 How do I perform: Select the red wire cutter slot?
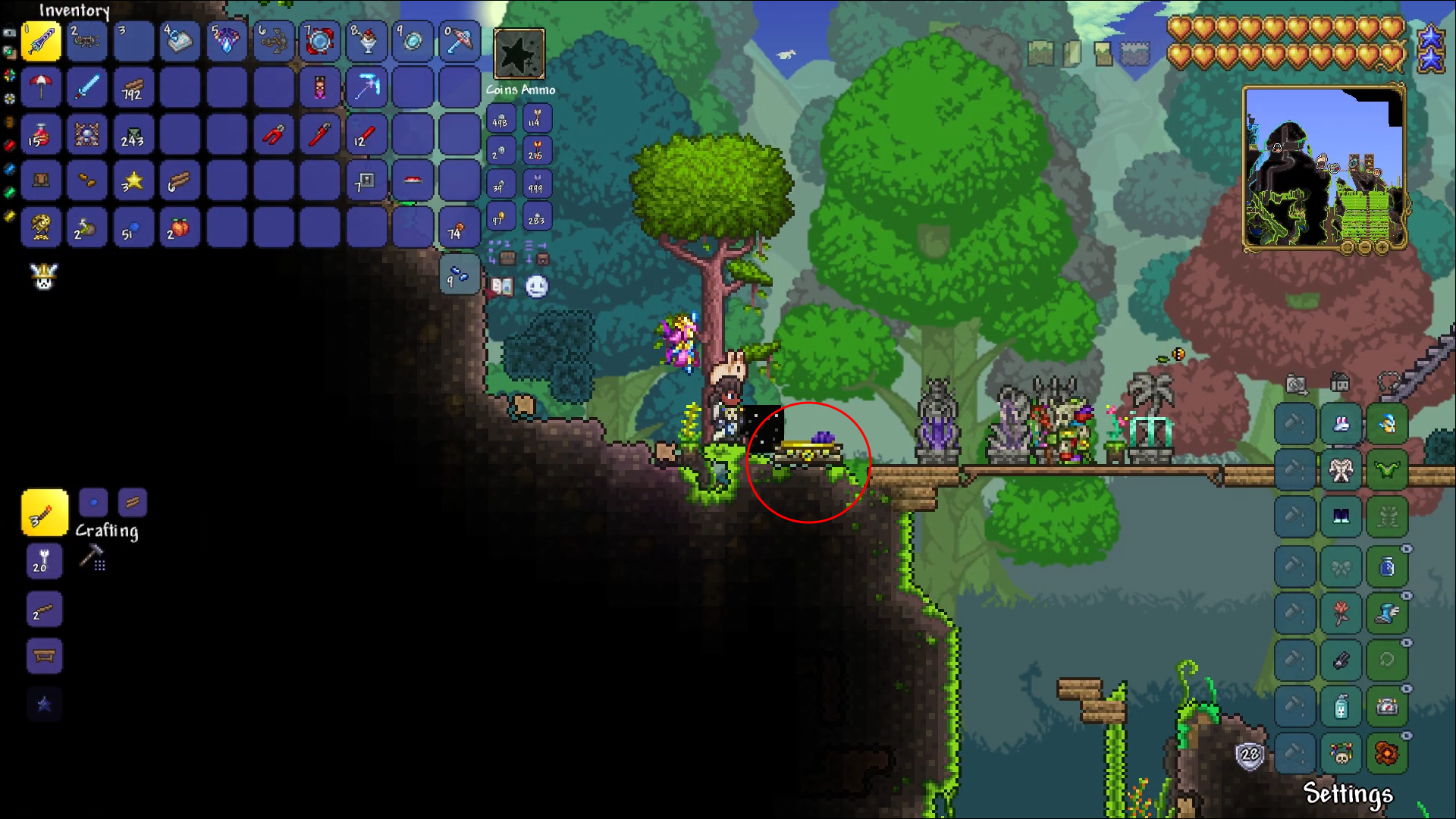[273, 135]
